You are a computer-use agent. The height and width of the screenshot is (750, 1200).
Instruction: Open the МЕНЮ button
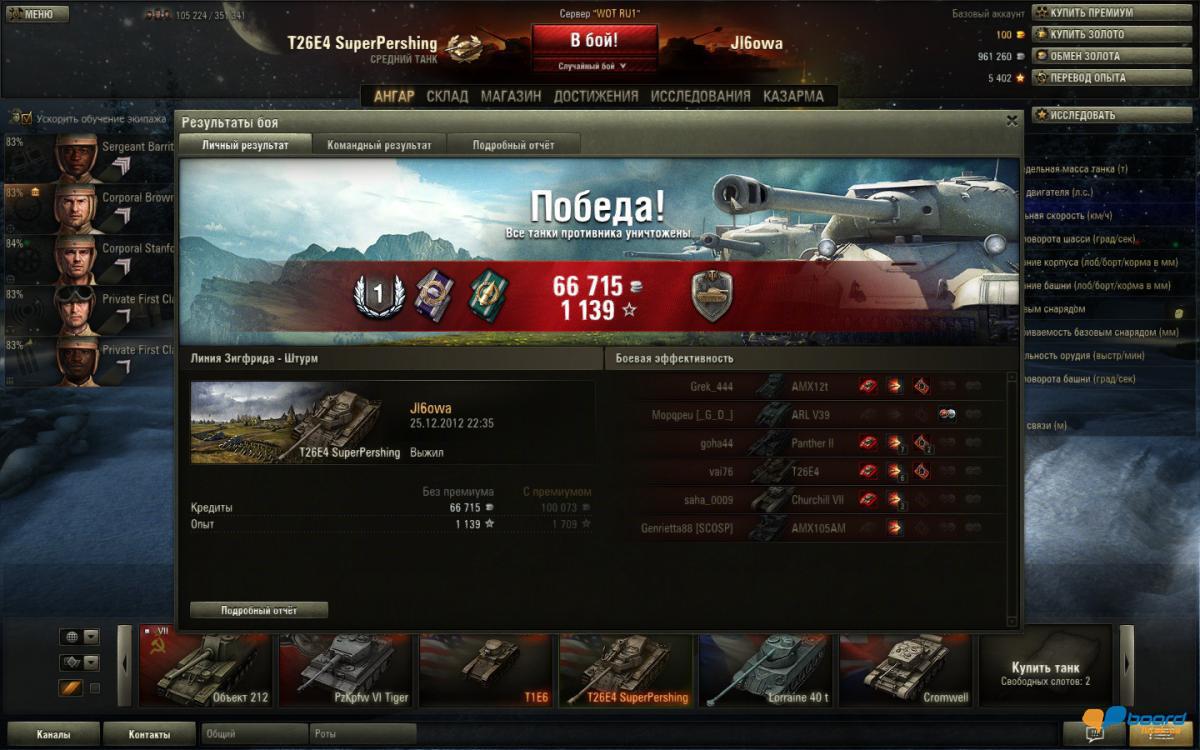click(x=37, y=14)
